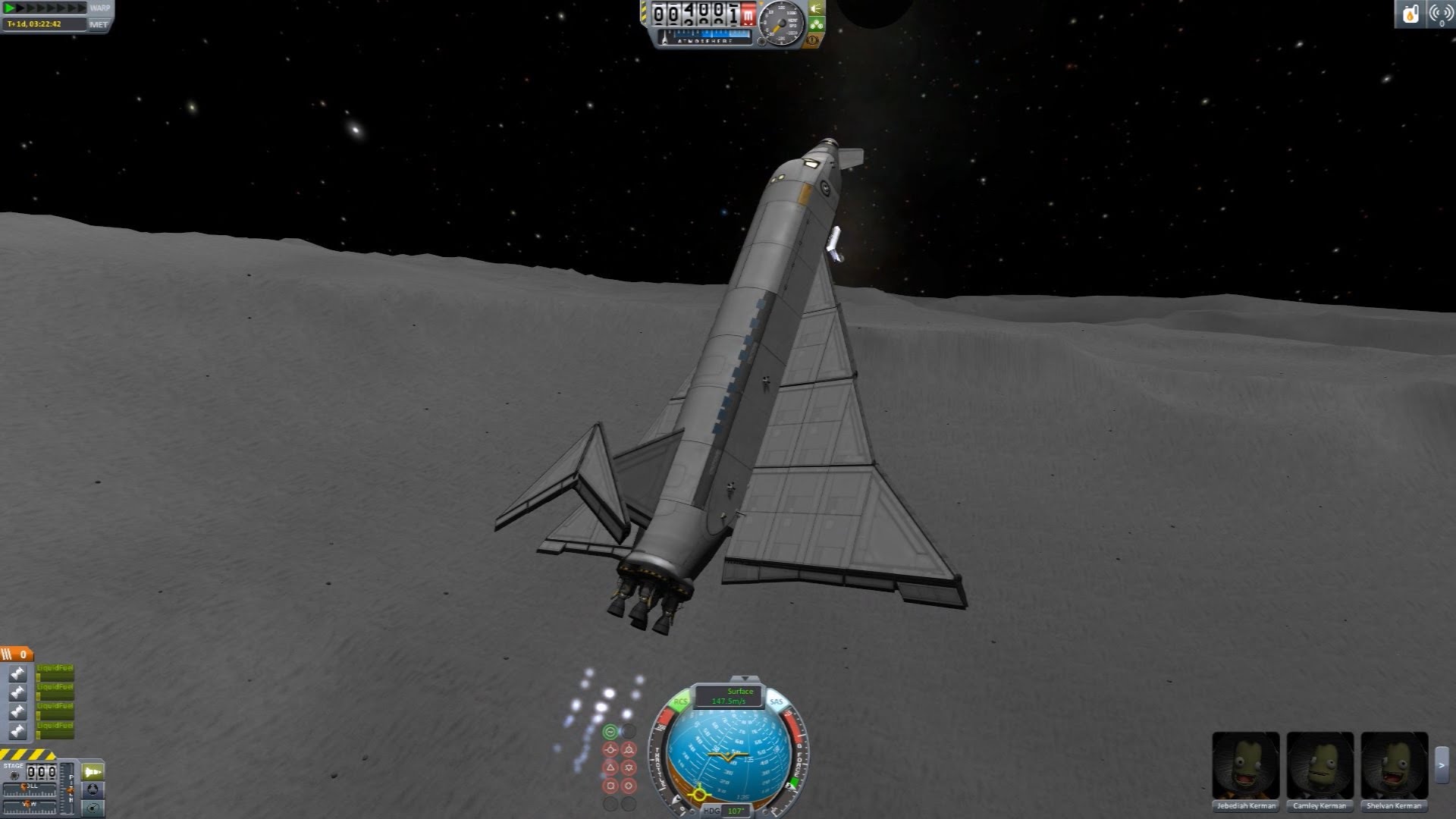Toggle the SAS indicator on the navball
1456x819 pixels.
[x=776, y=702]
